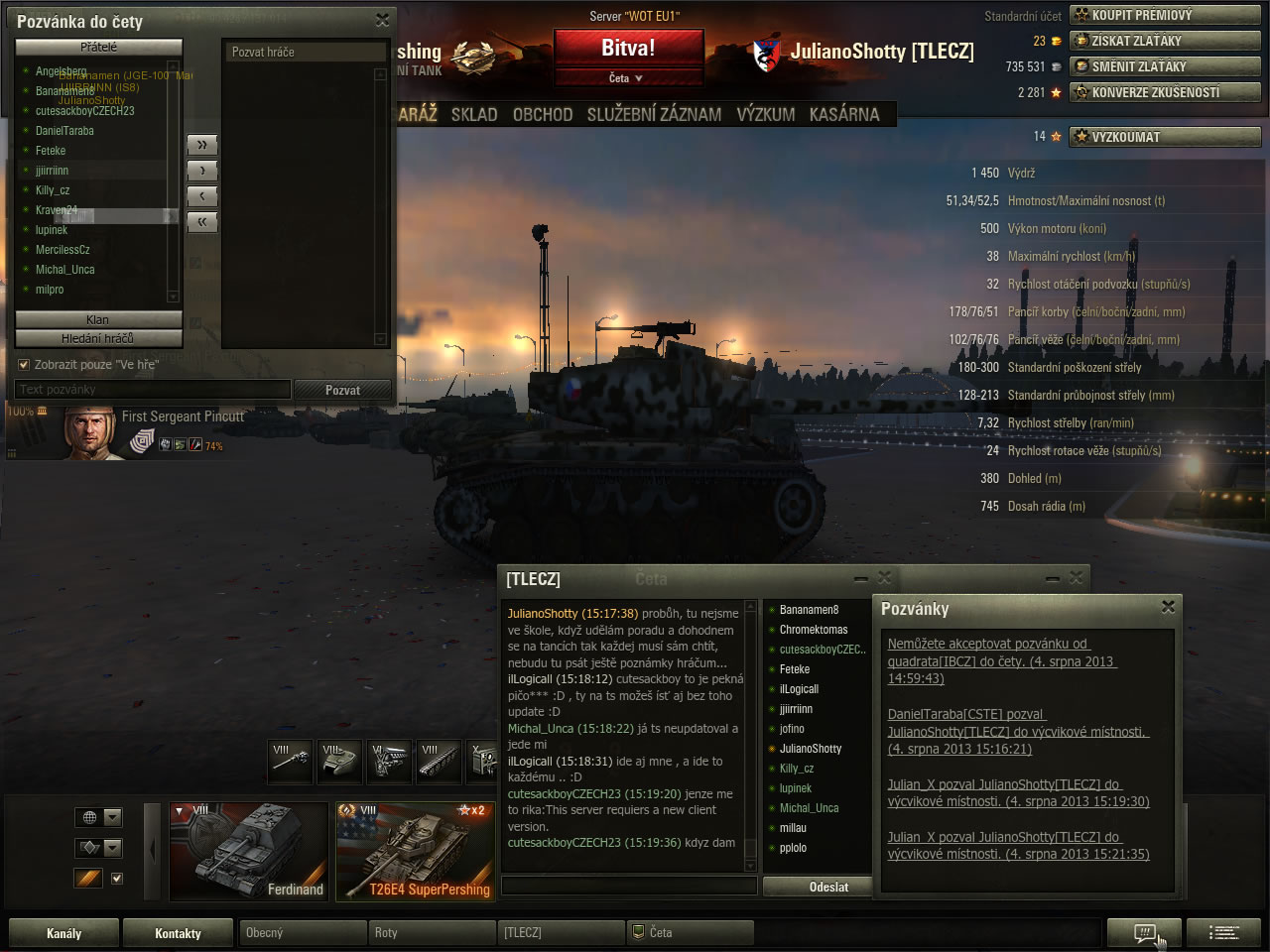Select the T26E4 SuperPershing tank
This screenshot has height=952, width=1270.
(415, 851)
